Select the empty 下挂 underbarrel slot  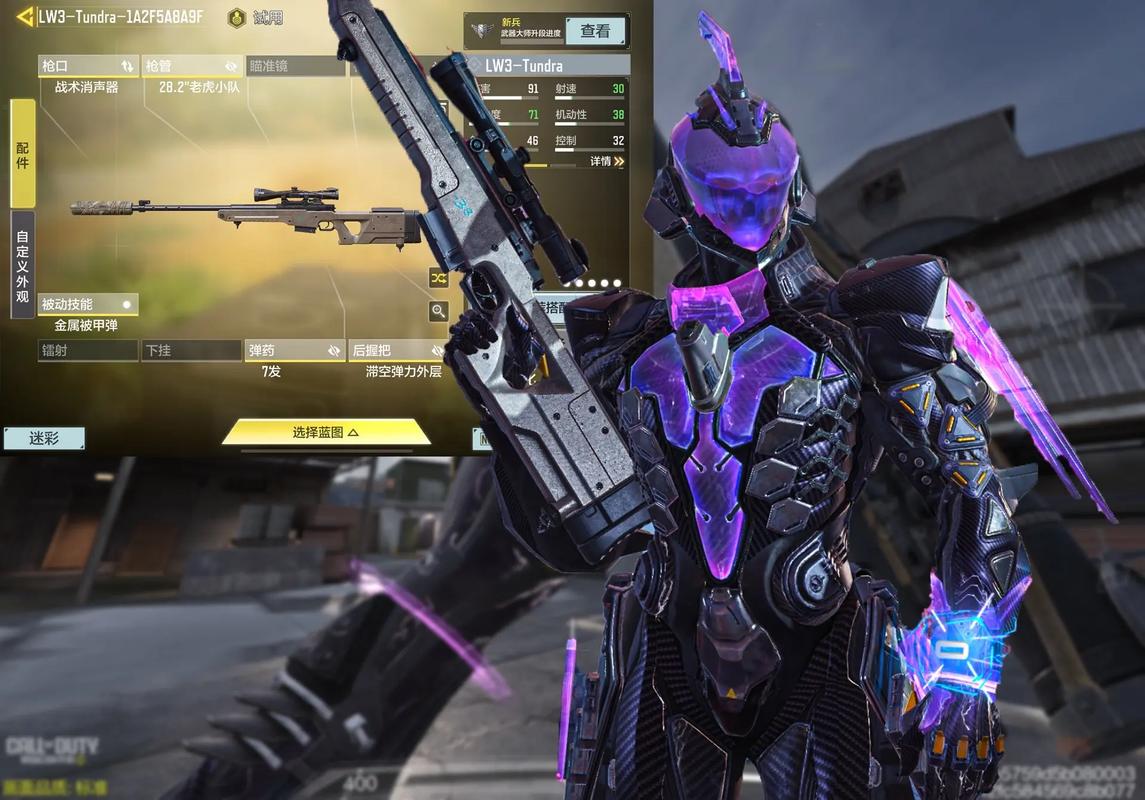point(191,350)
